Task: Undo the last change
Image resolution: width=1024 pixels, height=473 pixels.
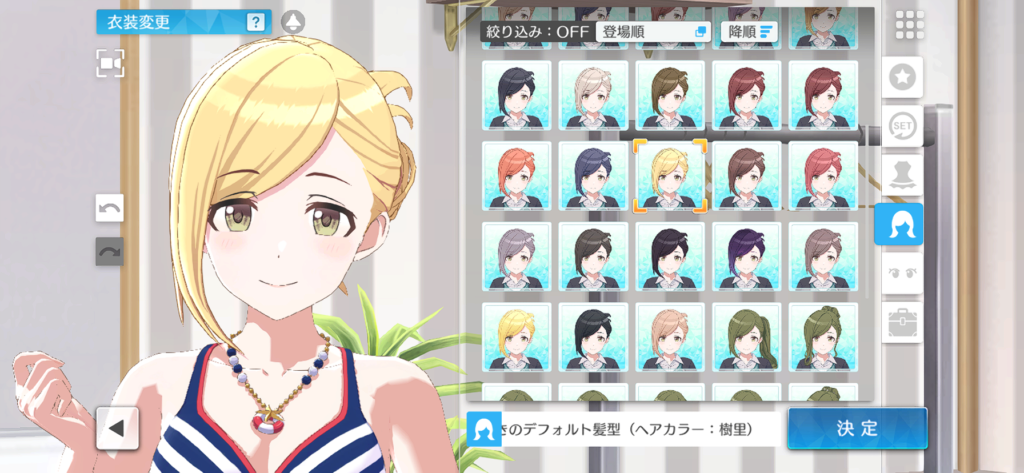Action: coord(109,208)
